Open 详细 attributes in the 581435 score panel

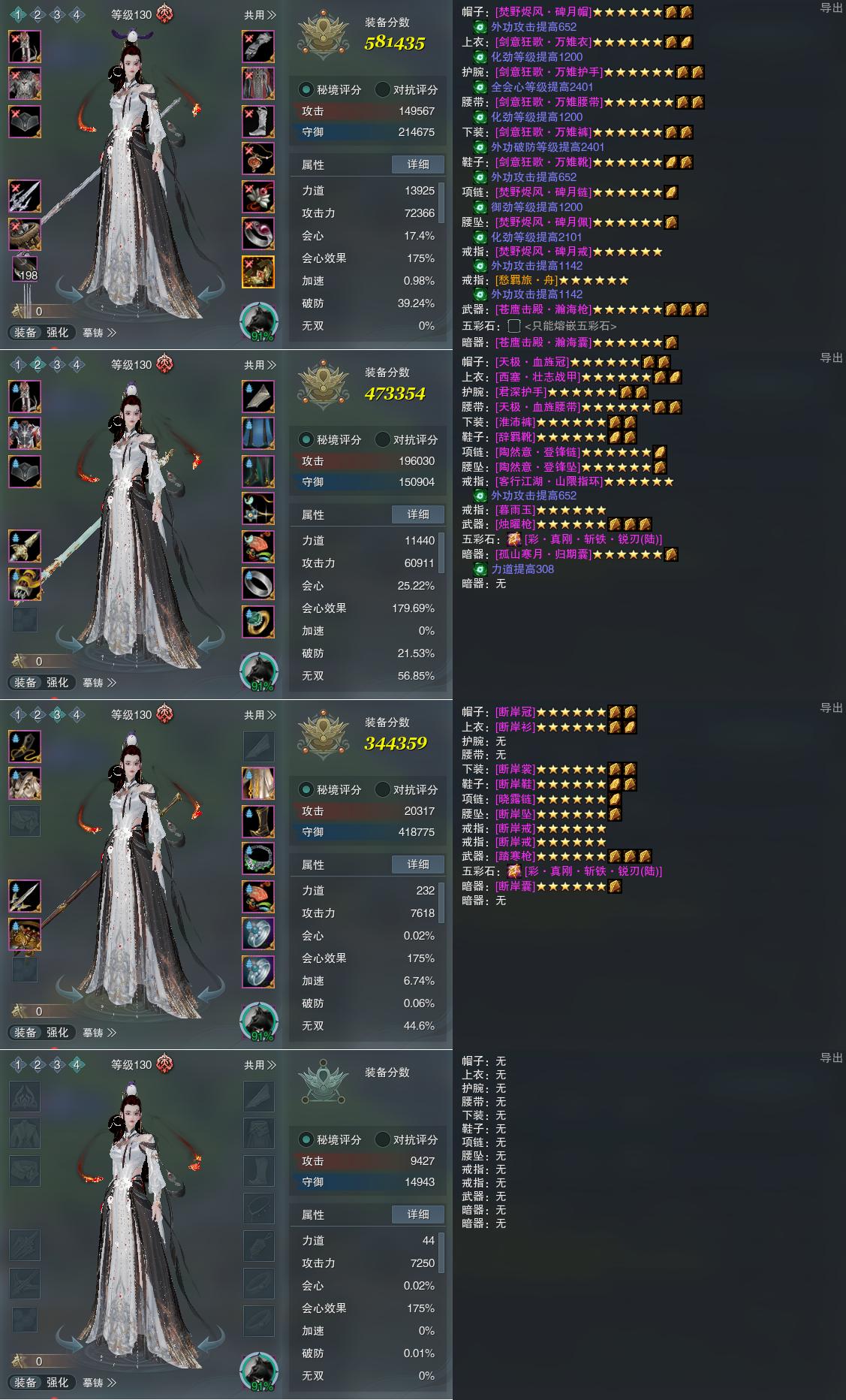(418, 164)
